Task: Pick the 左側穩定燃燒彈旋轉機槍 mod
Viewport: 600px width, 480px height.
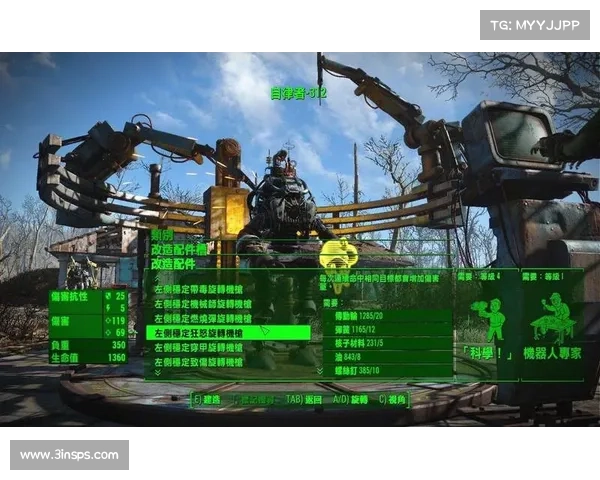Action: tap(200, 318)
